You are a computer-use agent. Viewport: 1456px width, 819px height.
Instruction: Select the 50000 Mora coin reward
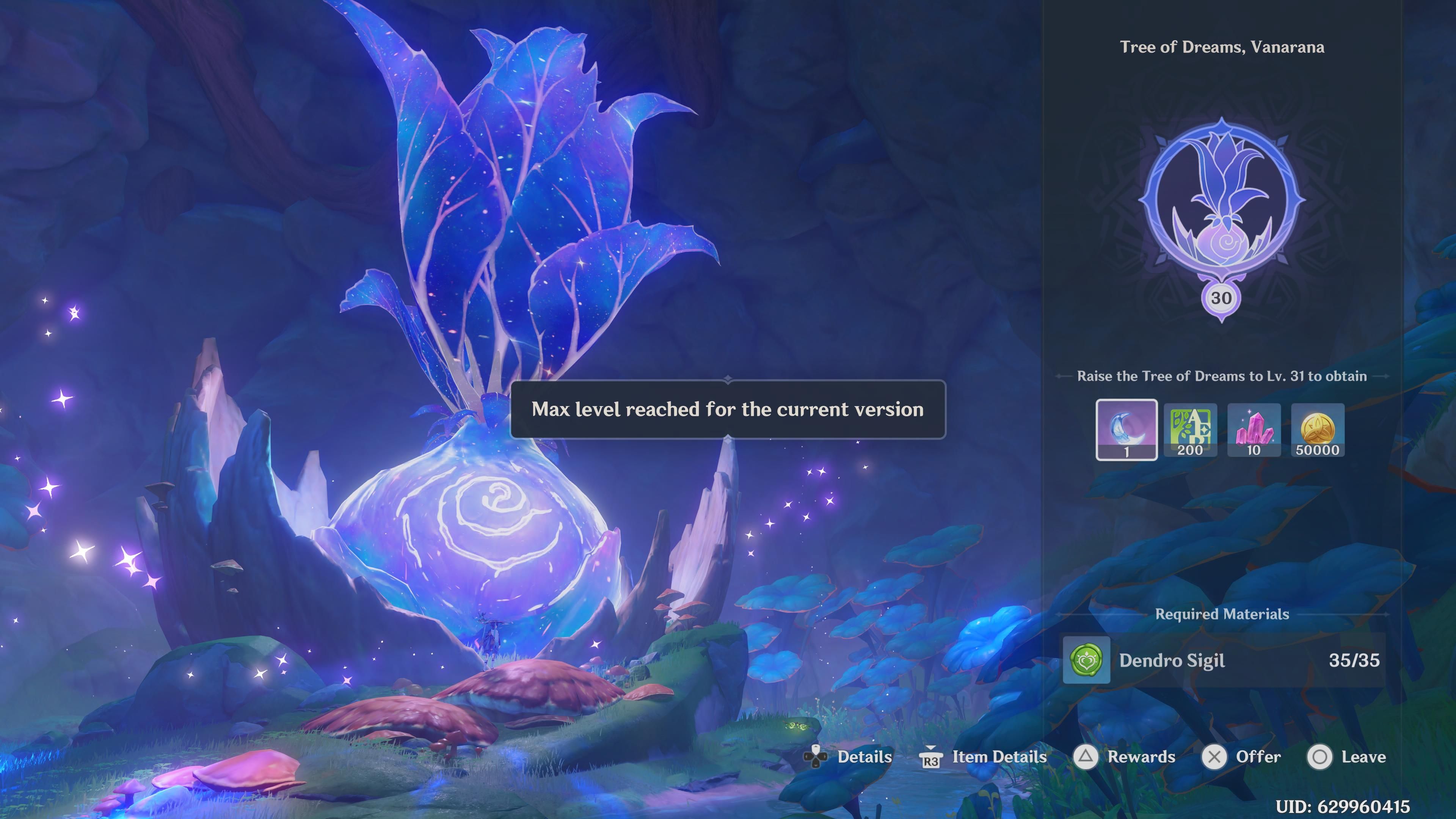(x=1318, y=430)
